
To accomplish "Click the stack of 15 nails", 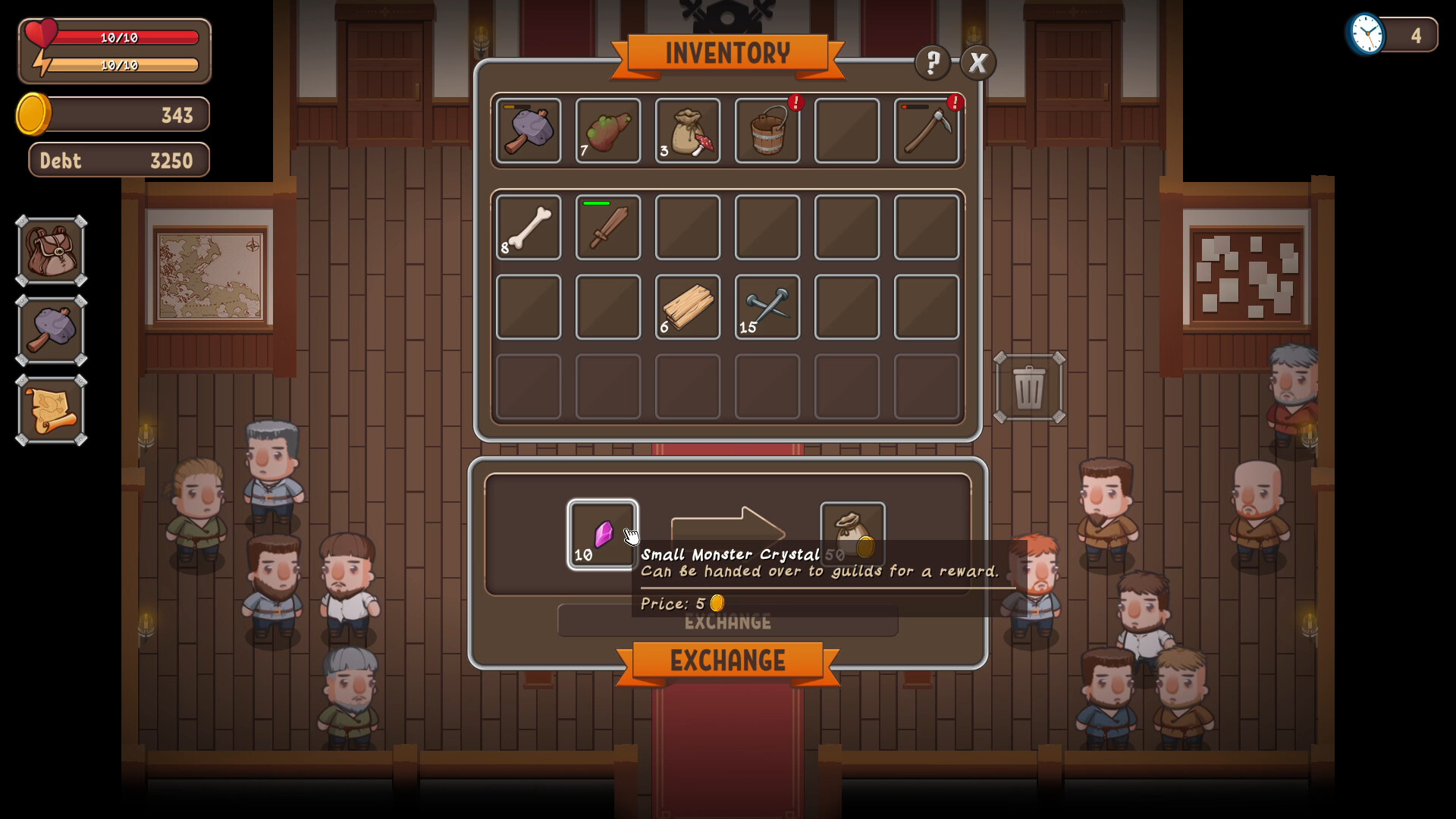I will (x=767, y=307).
